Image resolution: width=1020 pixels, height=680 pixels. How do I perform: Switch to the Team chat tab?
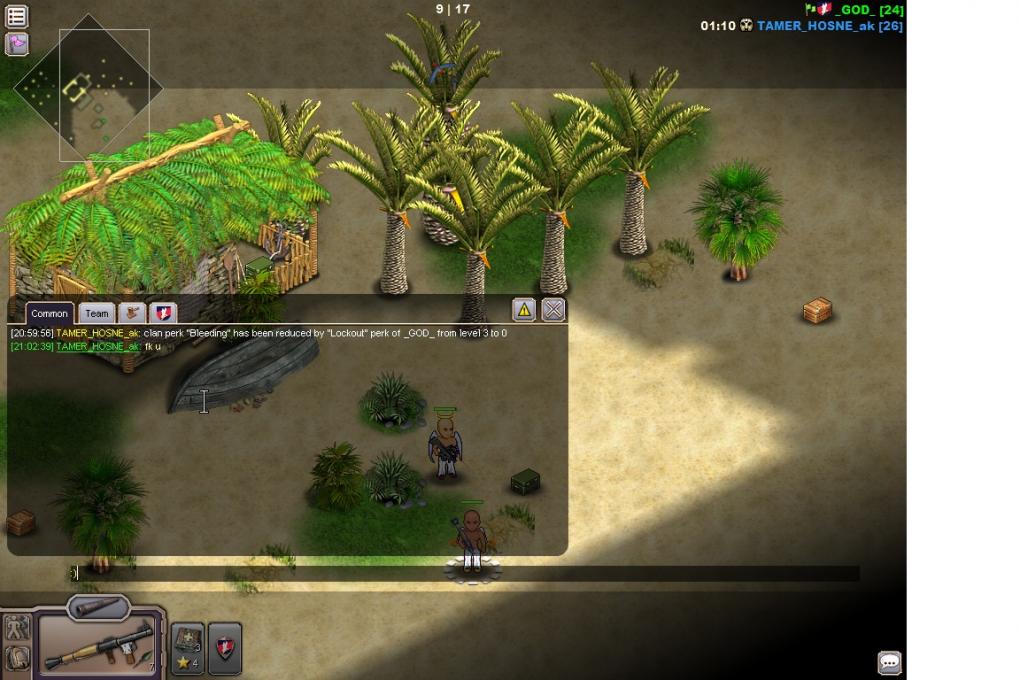coord(96,313)
